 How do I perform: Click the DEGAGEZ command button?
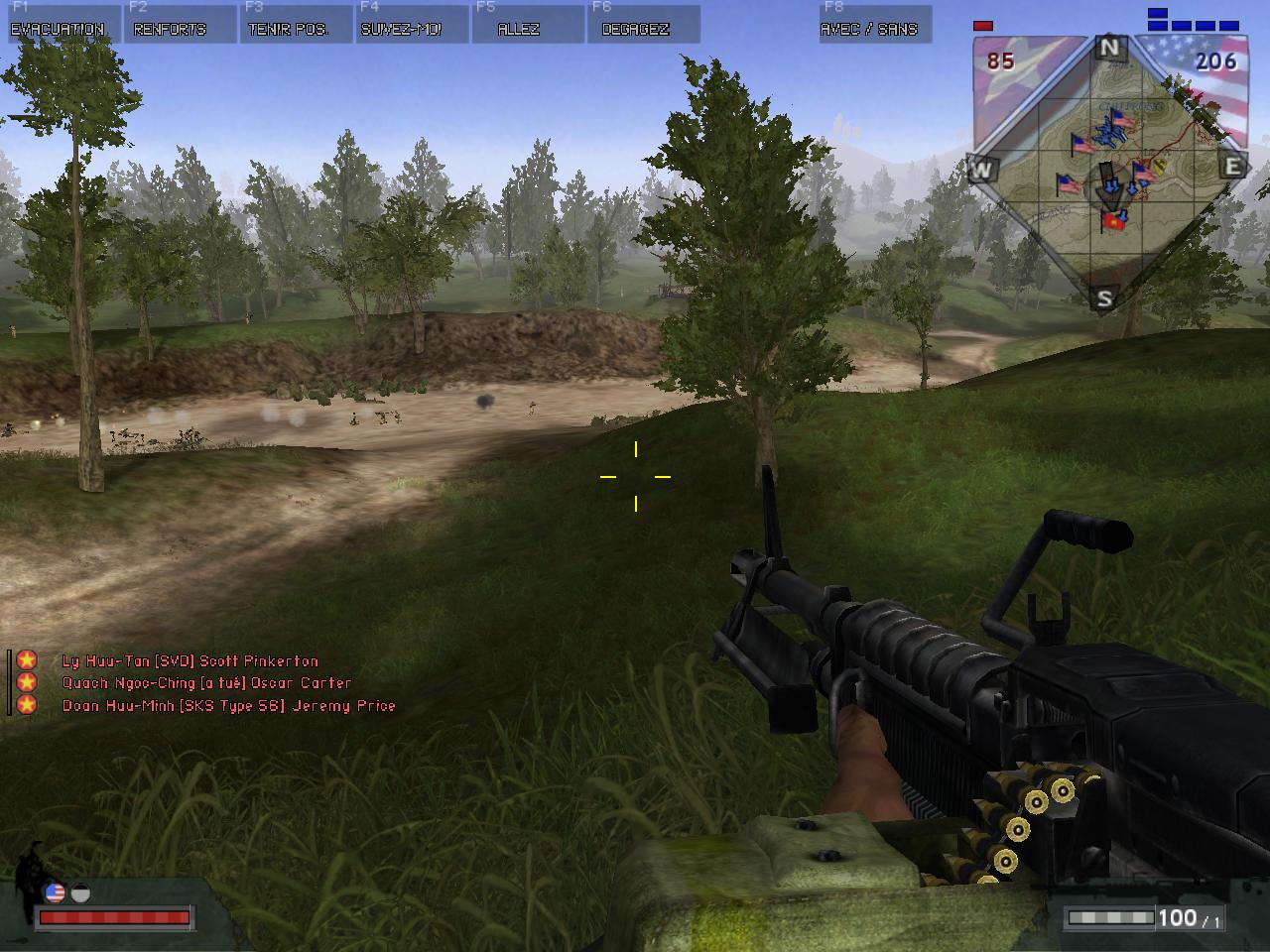coord(636,26)
